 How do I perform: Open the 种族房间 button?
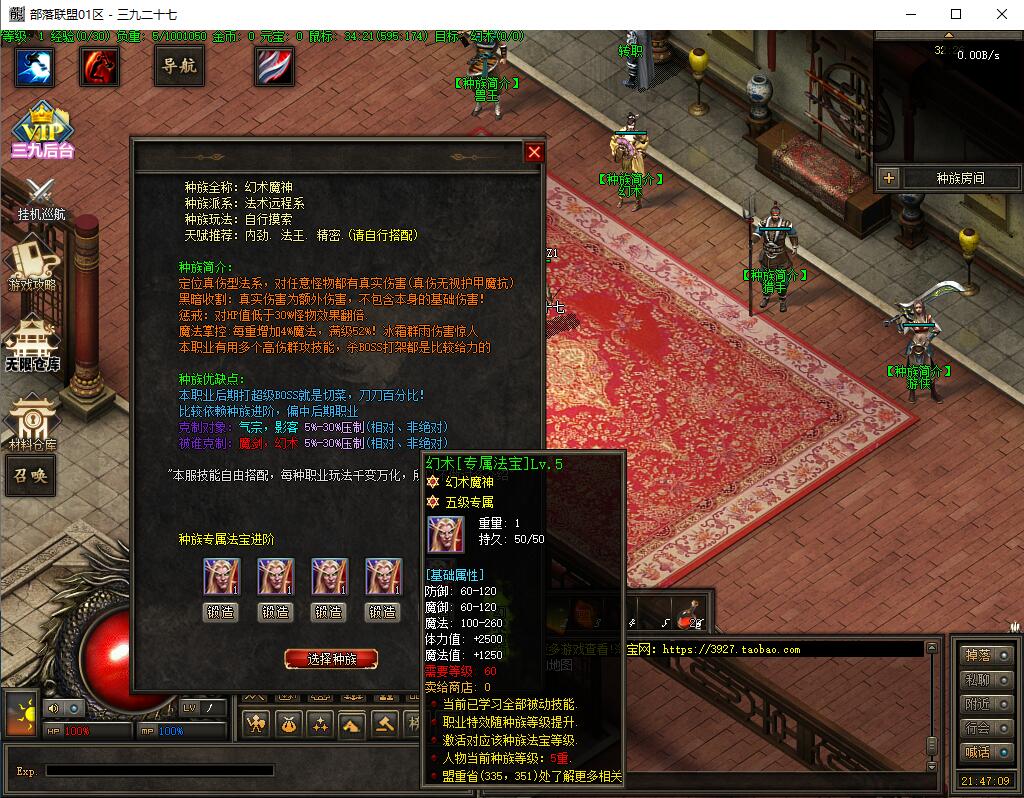[x=959, y=178]
